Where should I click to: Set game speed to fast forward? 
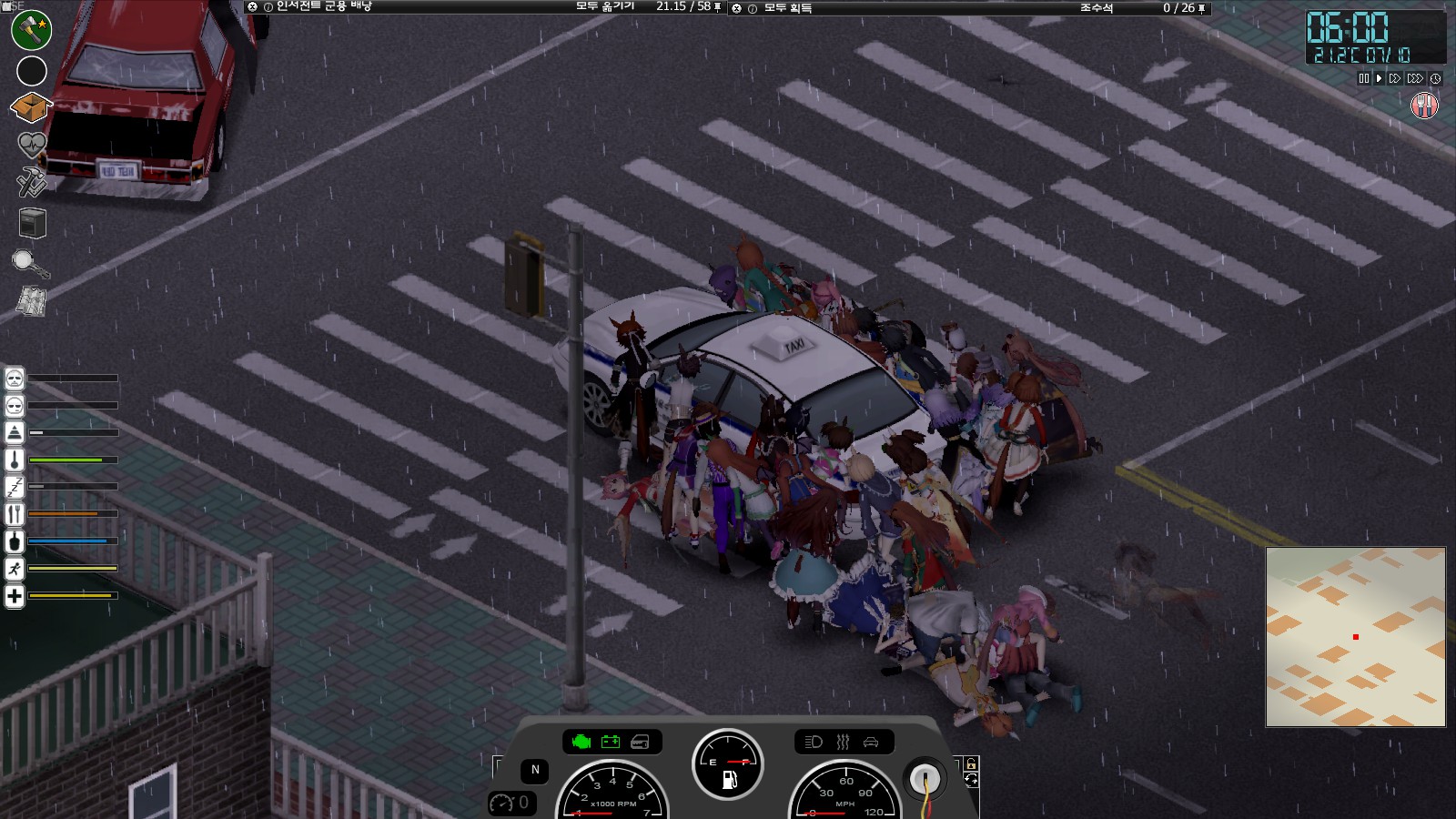pyautogui.click(x=1394, y=79)
